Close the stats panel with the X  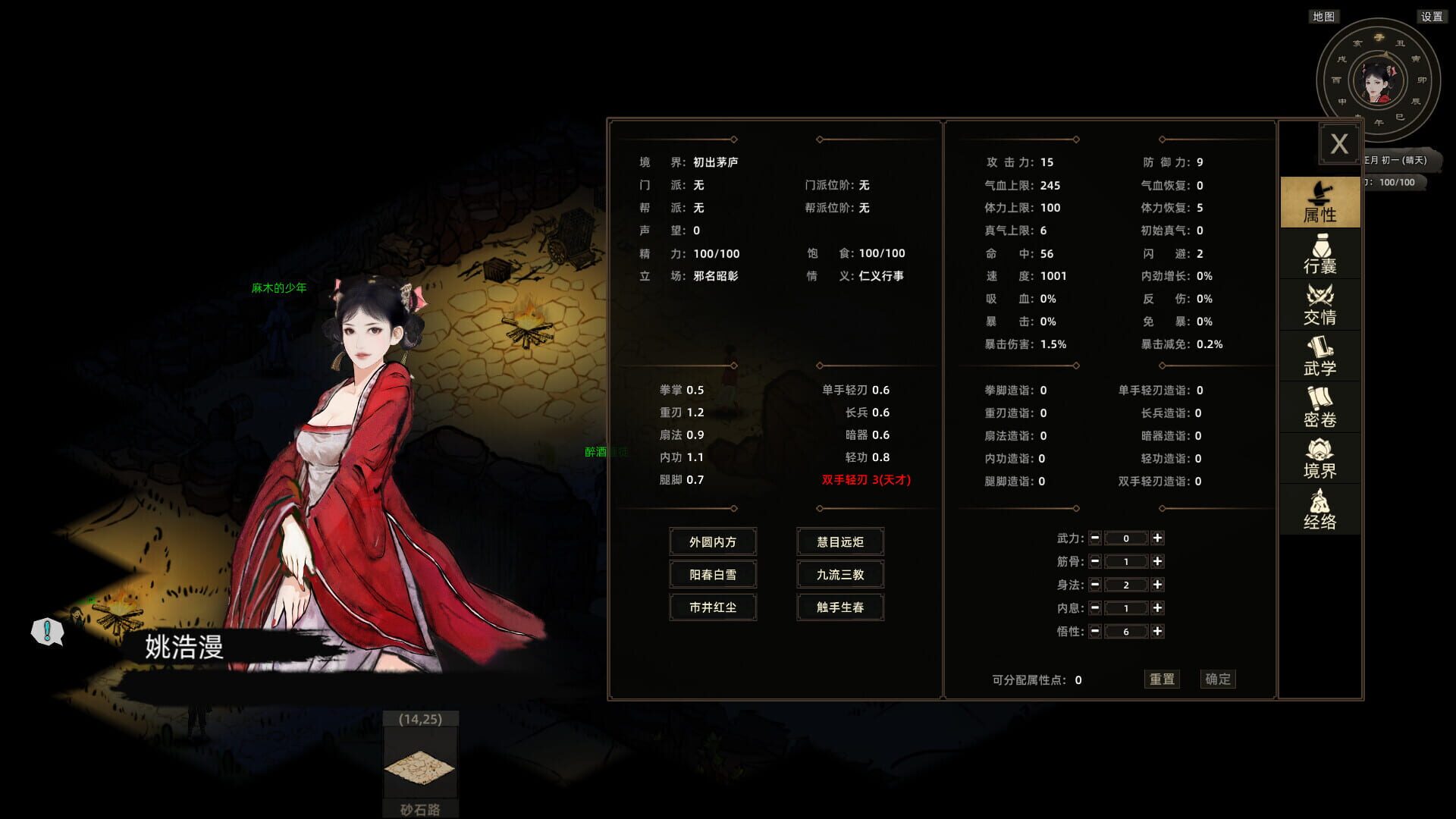click(1339, 143)
